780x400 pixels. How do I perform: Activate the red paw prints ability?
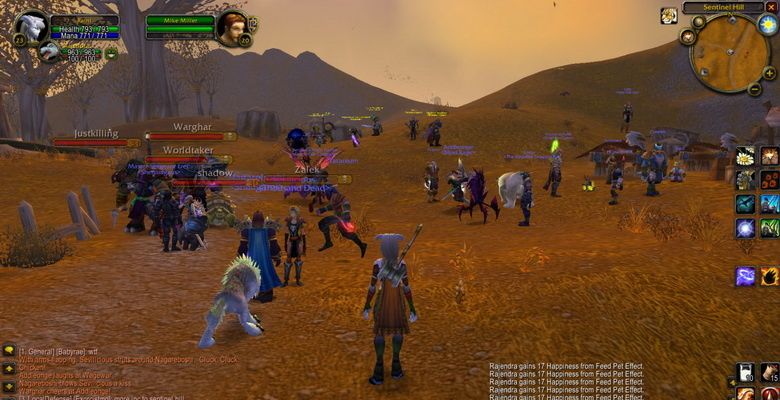pyautogui.click(x=769, y=180)
